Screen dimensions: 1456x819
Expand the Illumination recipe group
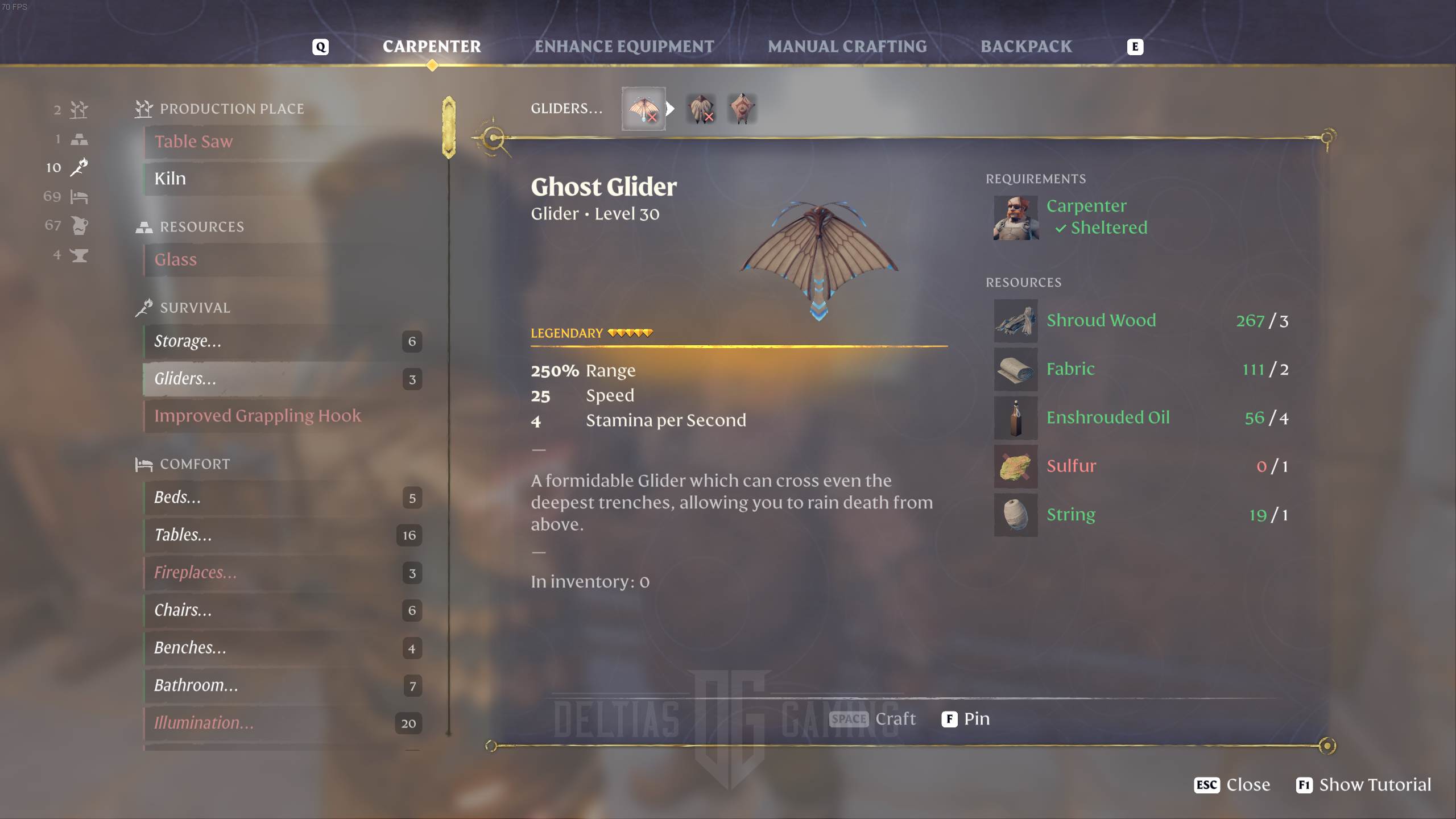coord(204,723)
